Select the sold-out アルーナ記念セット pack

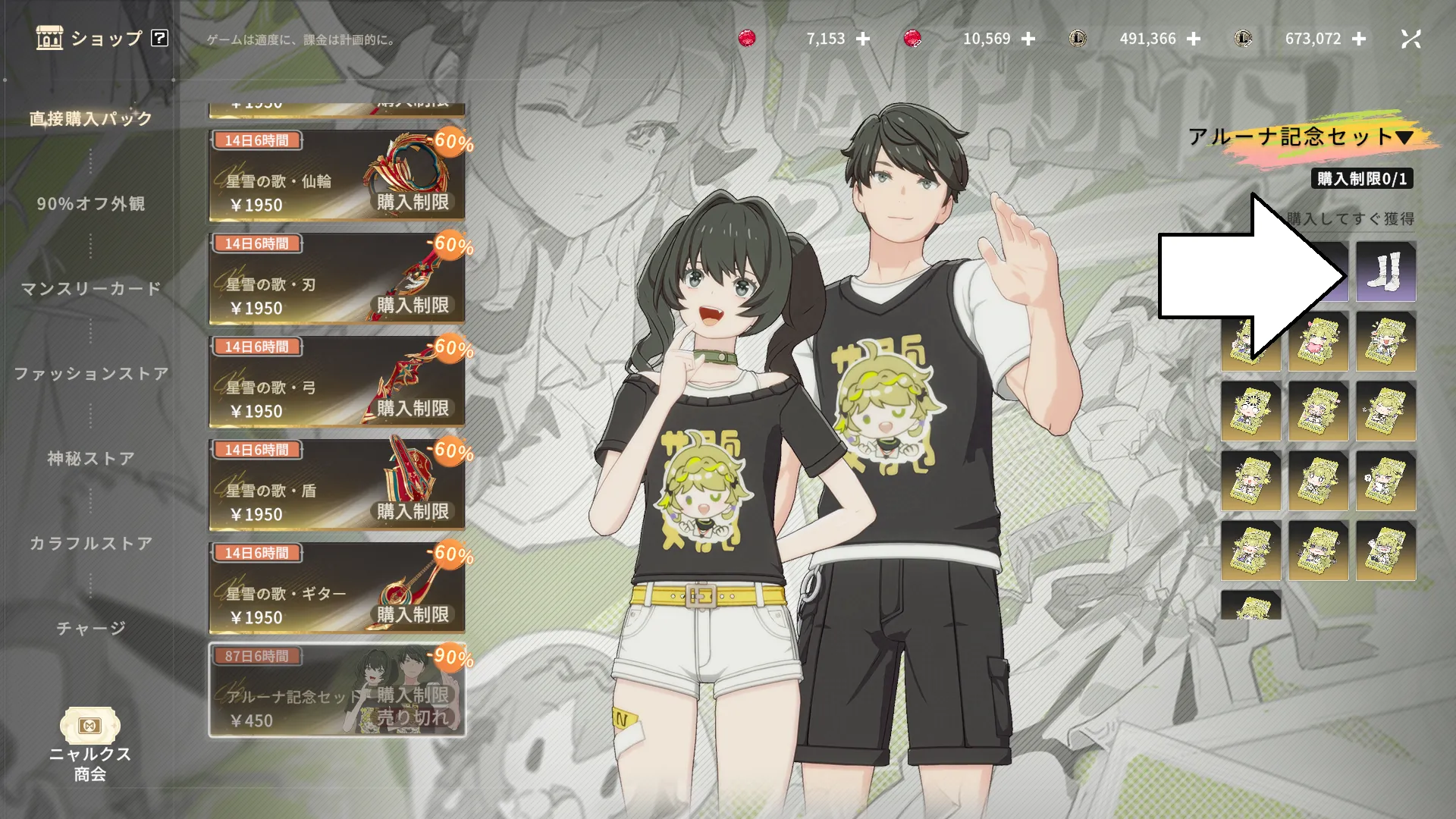[x=337, y=690]
